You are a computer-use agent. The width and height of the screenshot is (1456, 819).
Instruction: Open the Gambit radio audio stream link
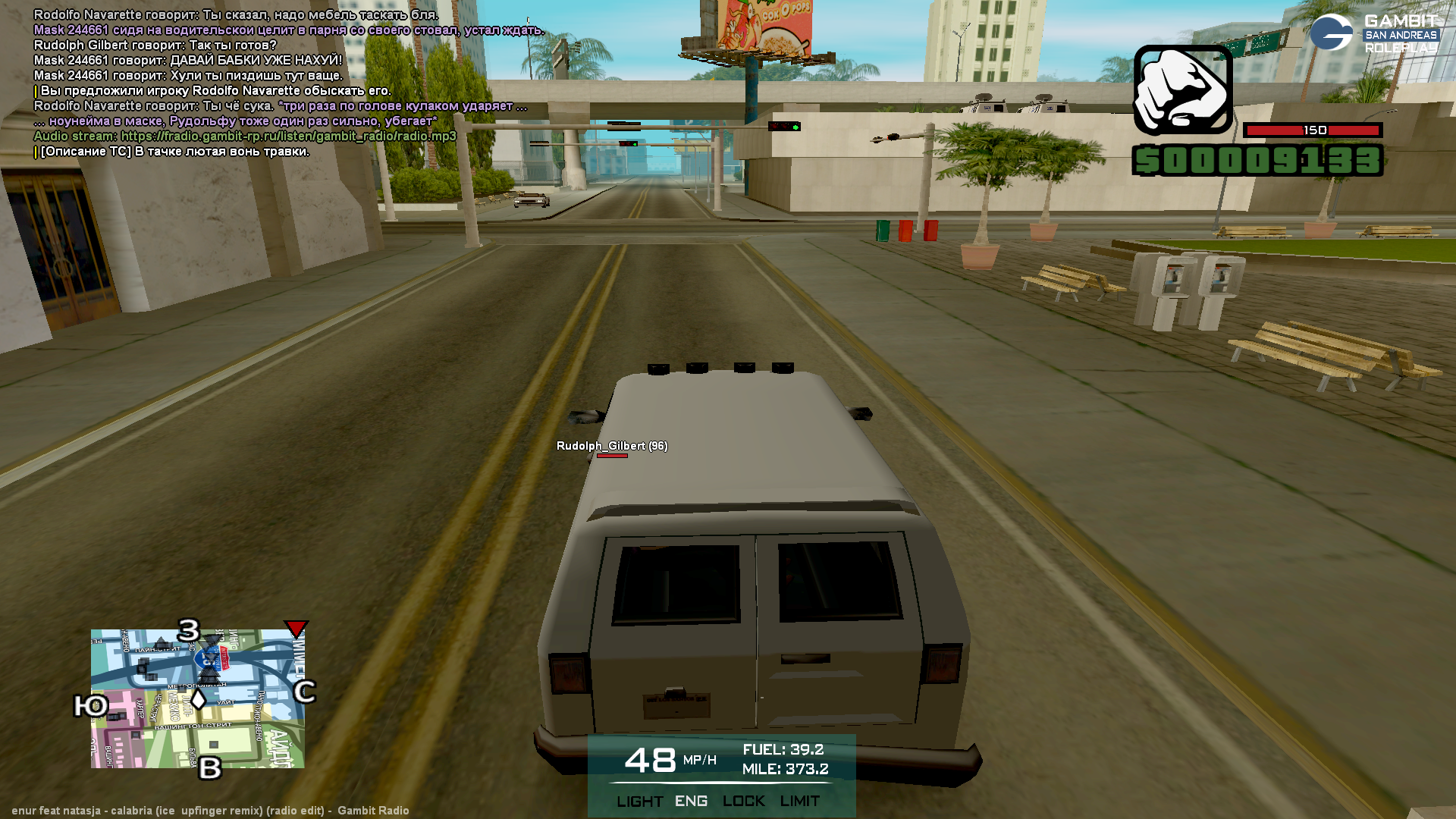coord(288,136)
